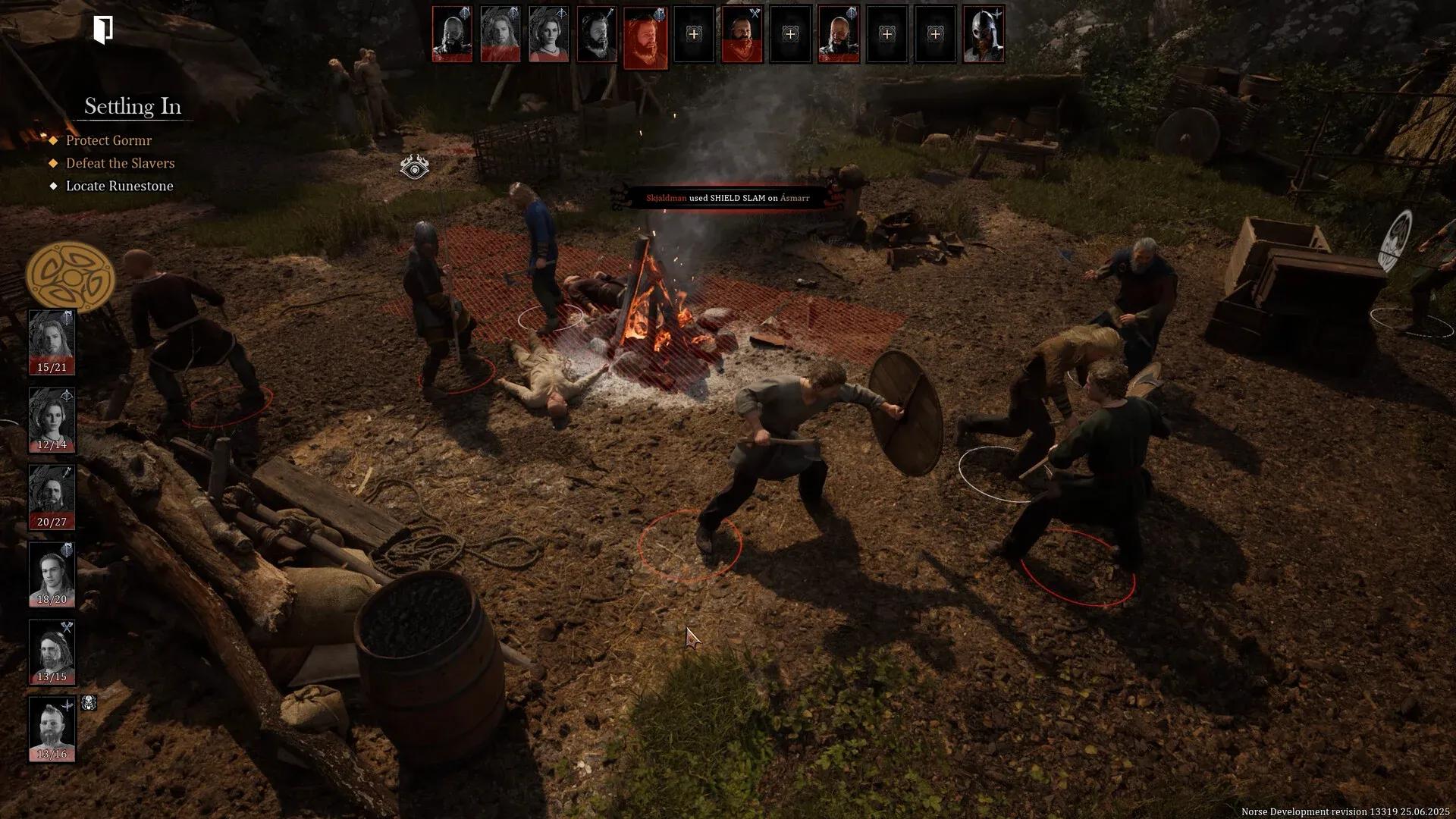This screenshot has width=1456, height=819.
Task: Toggle the highlighted active character portrait in the turn bar
Action: [x=645, y=34]
